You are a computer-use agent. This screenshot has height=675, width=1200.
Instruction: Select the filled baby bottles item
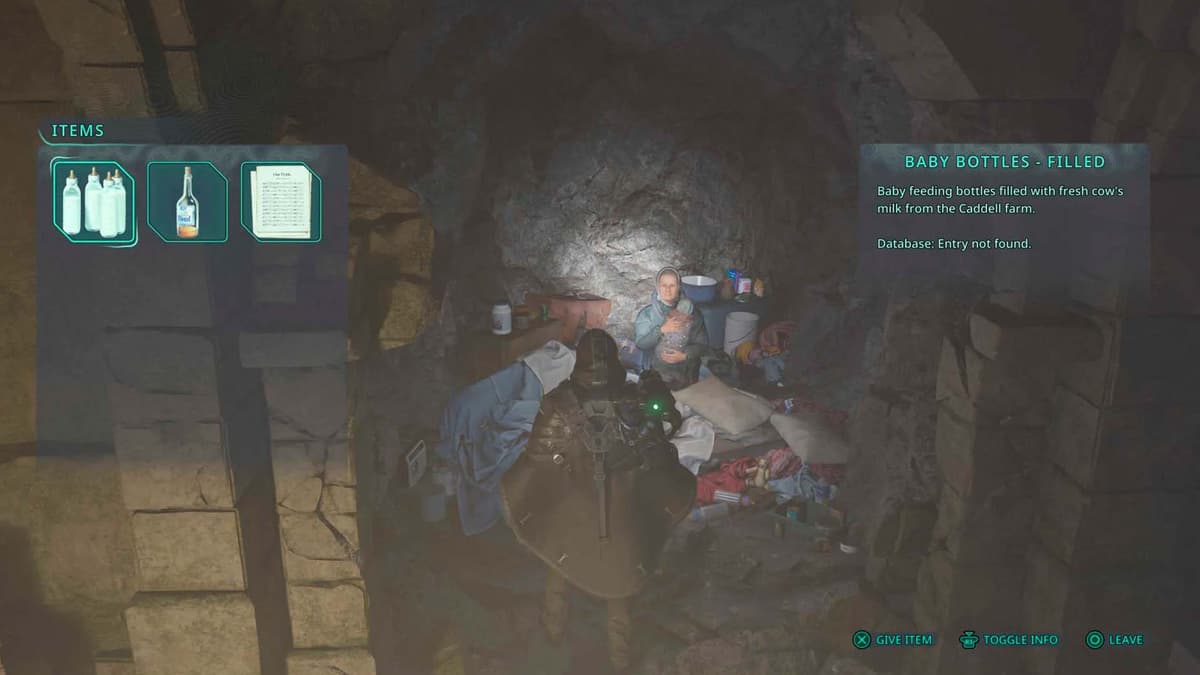(94, 201)
